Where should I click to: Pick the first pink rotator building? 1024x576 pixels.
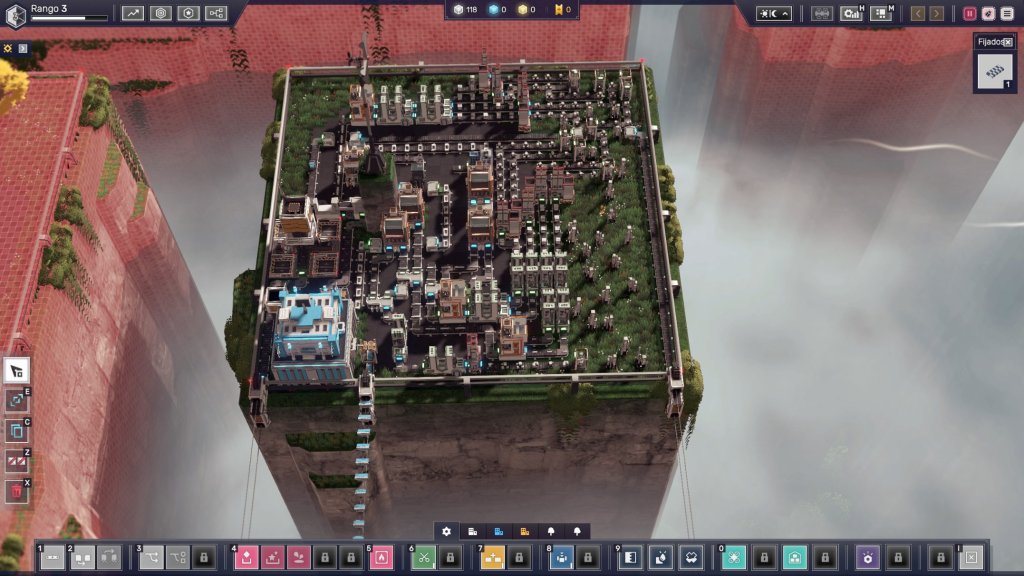pos(247,557)
